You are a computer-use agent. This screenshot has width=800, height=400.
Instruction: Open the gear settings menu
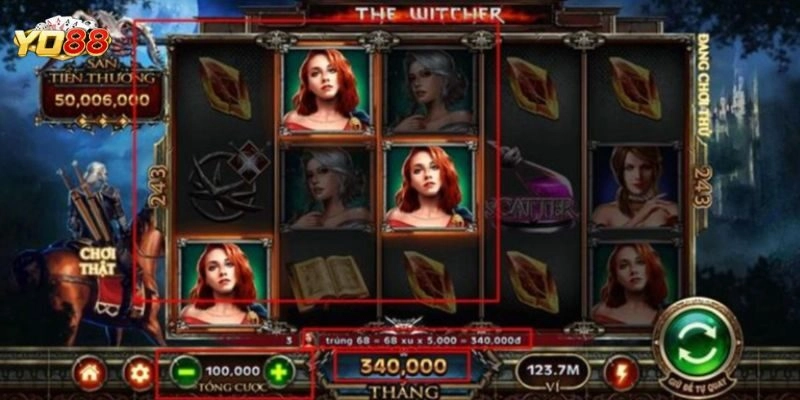pos(138,372)
